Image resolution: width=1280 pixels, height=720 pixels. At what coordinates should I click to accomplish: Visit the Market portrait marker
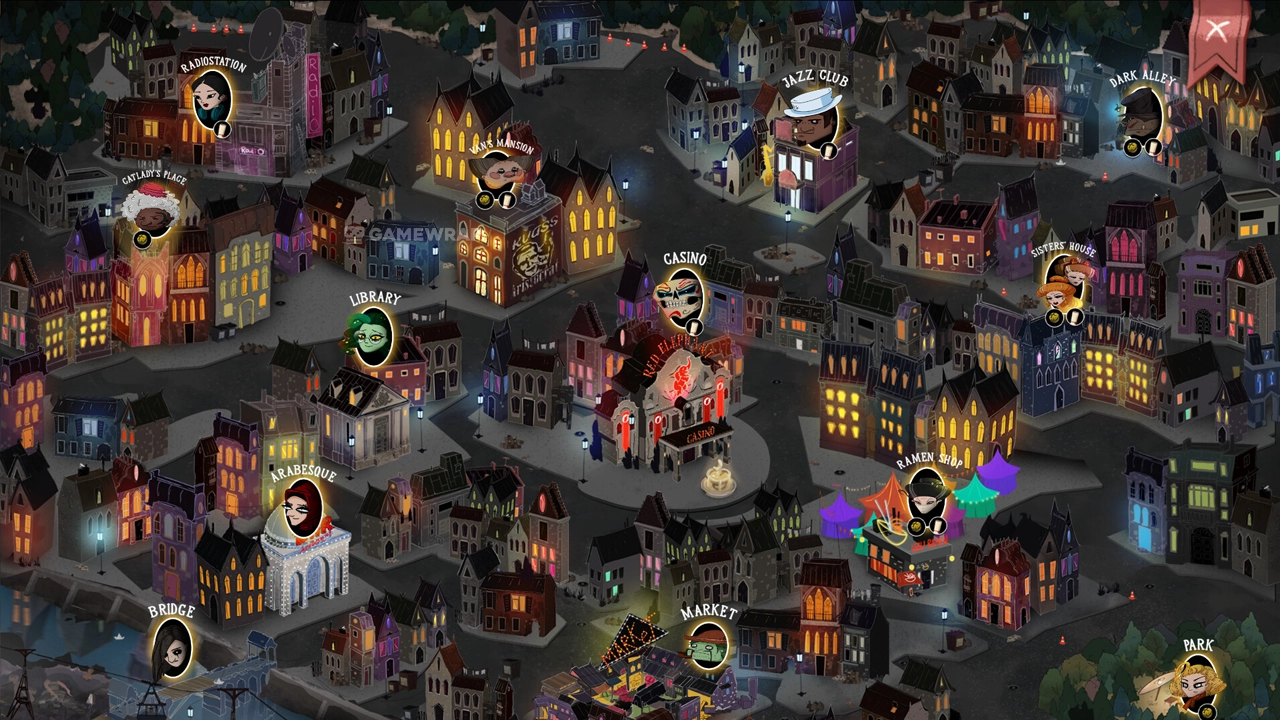(x=708, y=645)
